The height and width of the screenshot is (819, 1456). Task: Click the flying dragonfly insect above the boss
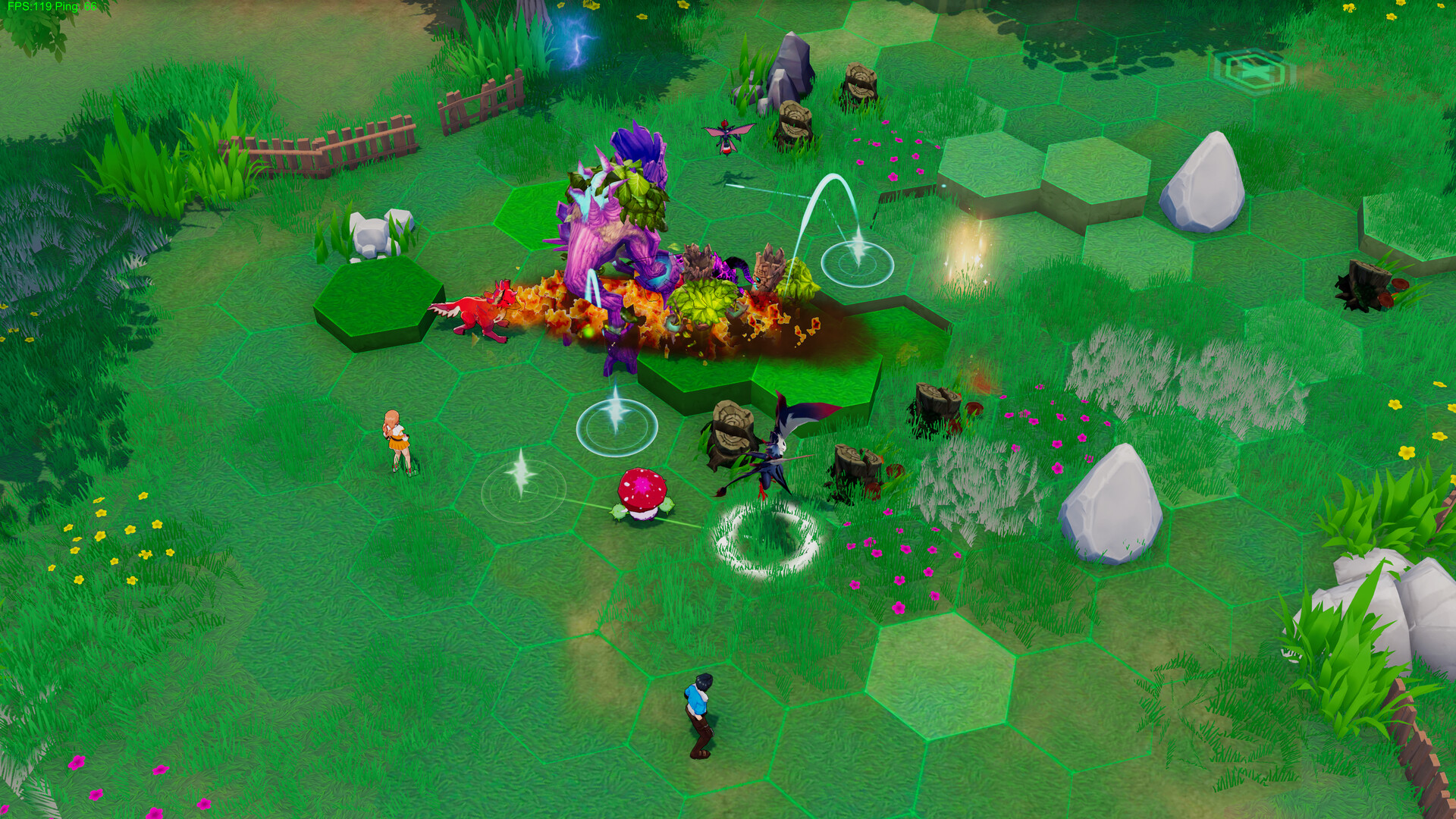724,136
